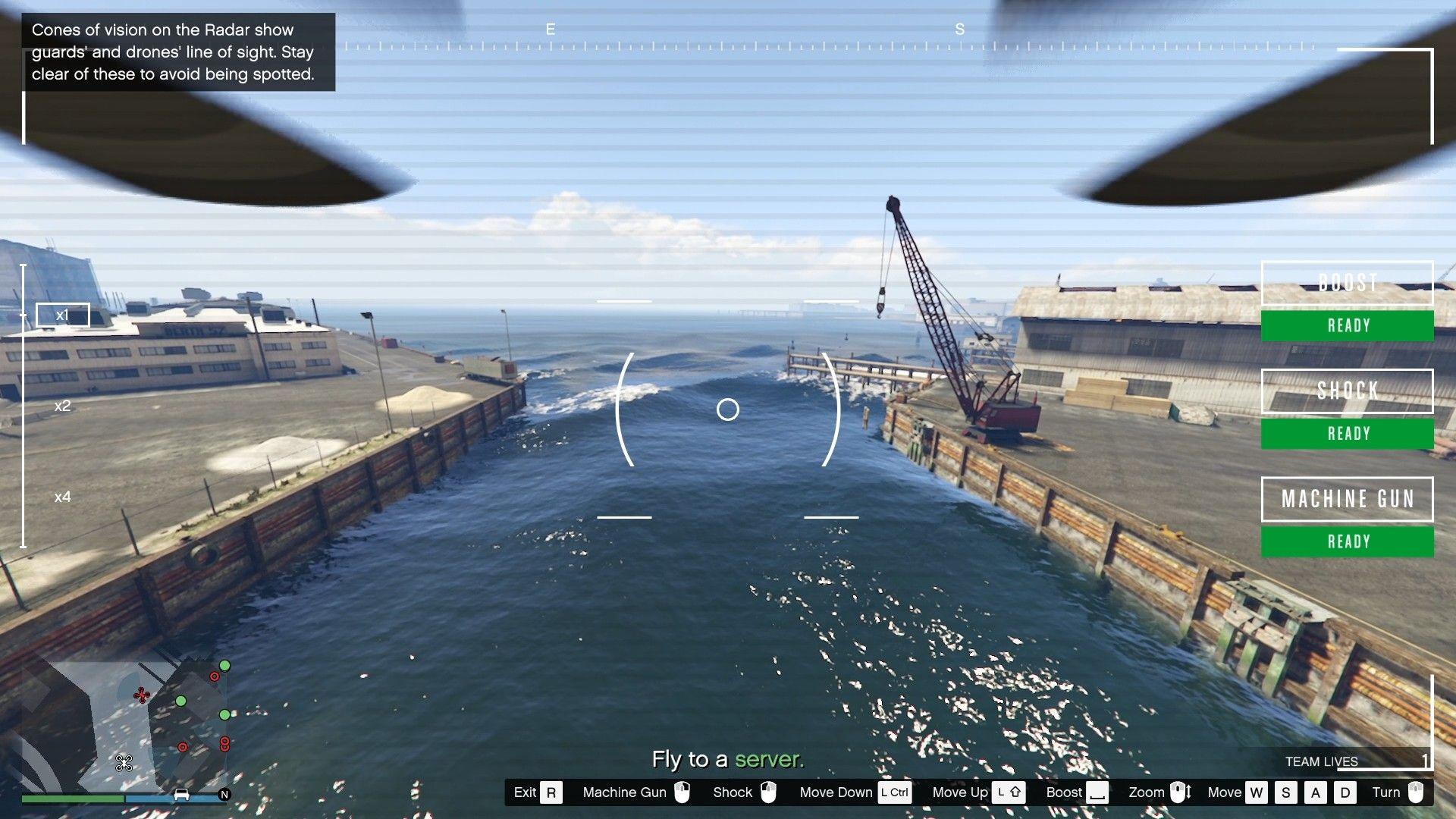Viewport: 1456px width, 819px height.
Task: Click the car icon on the minimap bar
Action: click(182, 793)
